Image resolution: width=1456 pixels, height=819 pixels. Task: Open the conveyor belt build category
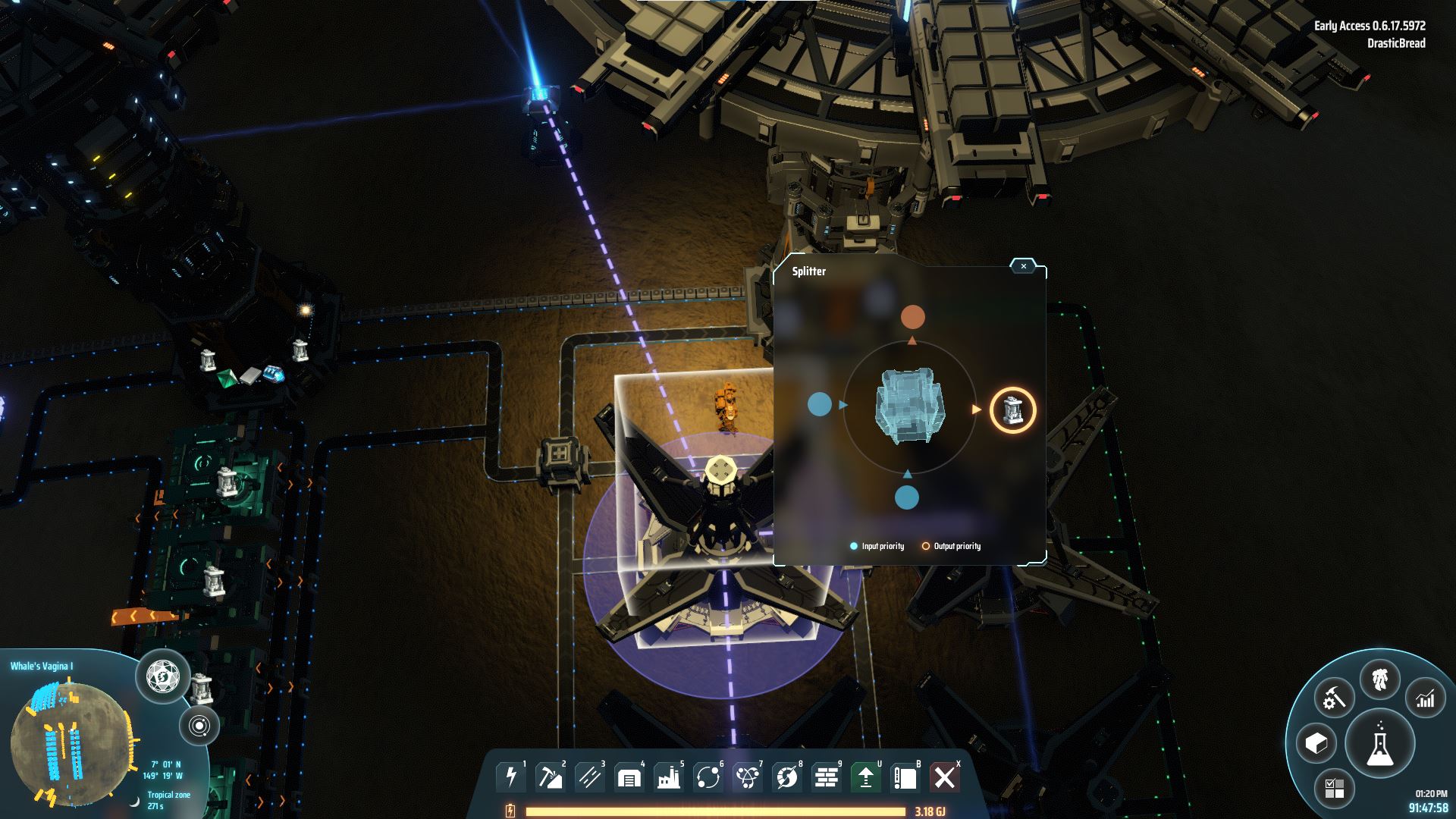pos(590,777)
